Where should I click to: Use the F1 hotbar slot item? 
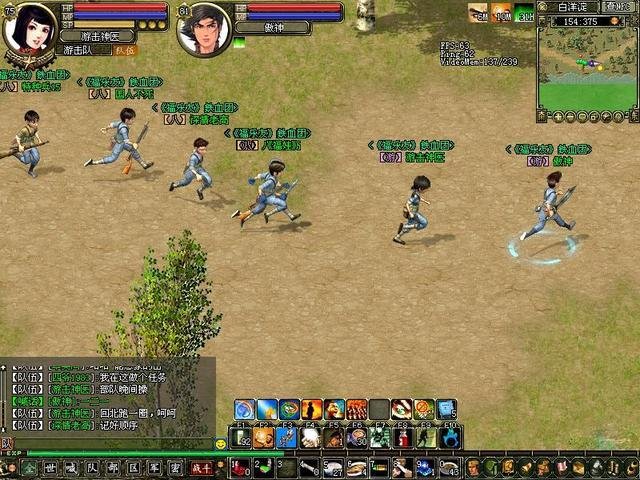[239, 437]
